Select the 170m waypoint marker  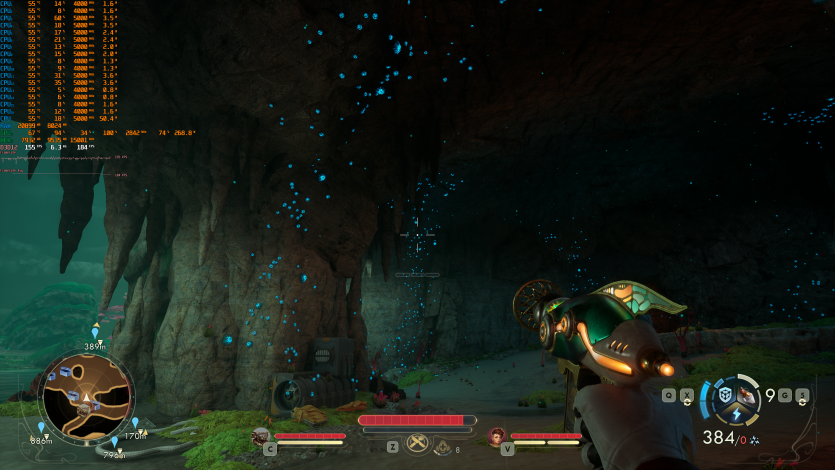[x=135, y=424]
